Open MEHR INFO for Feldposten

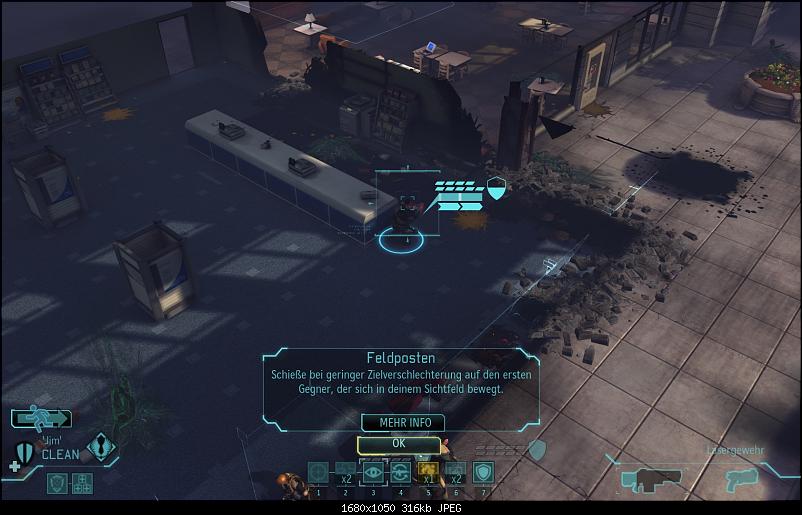398,423
